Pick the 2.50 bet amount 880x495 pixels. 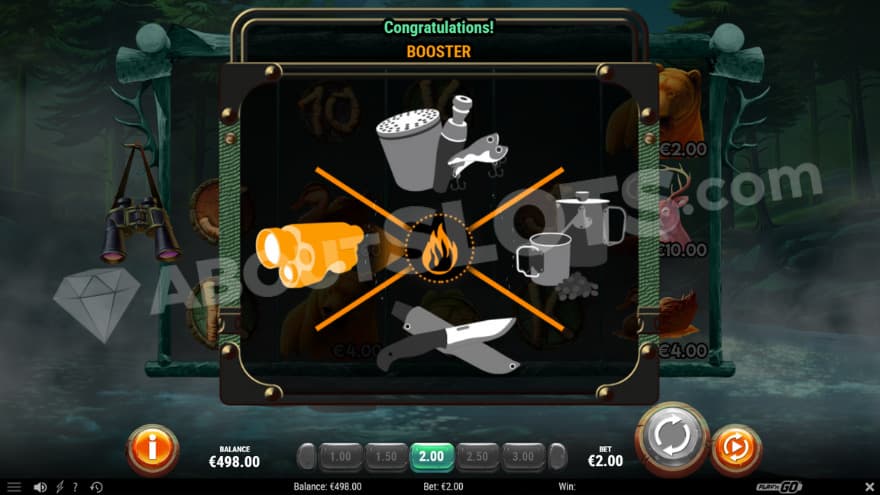pos(478,457)
